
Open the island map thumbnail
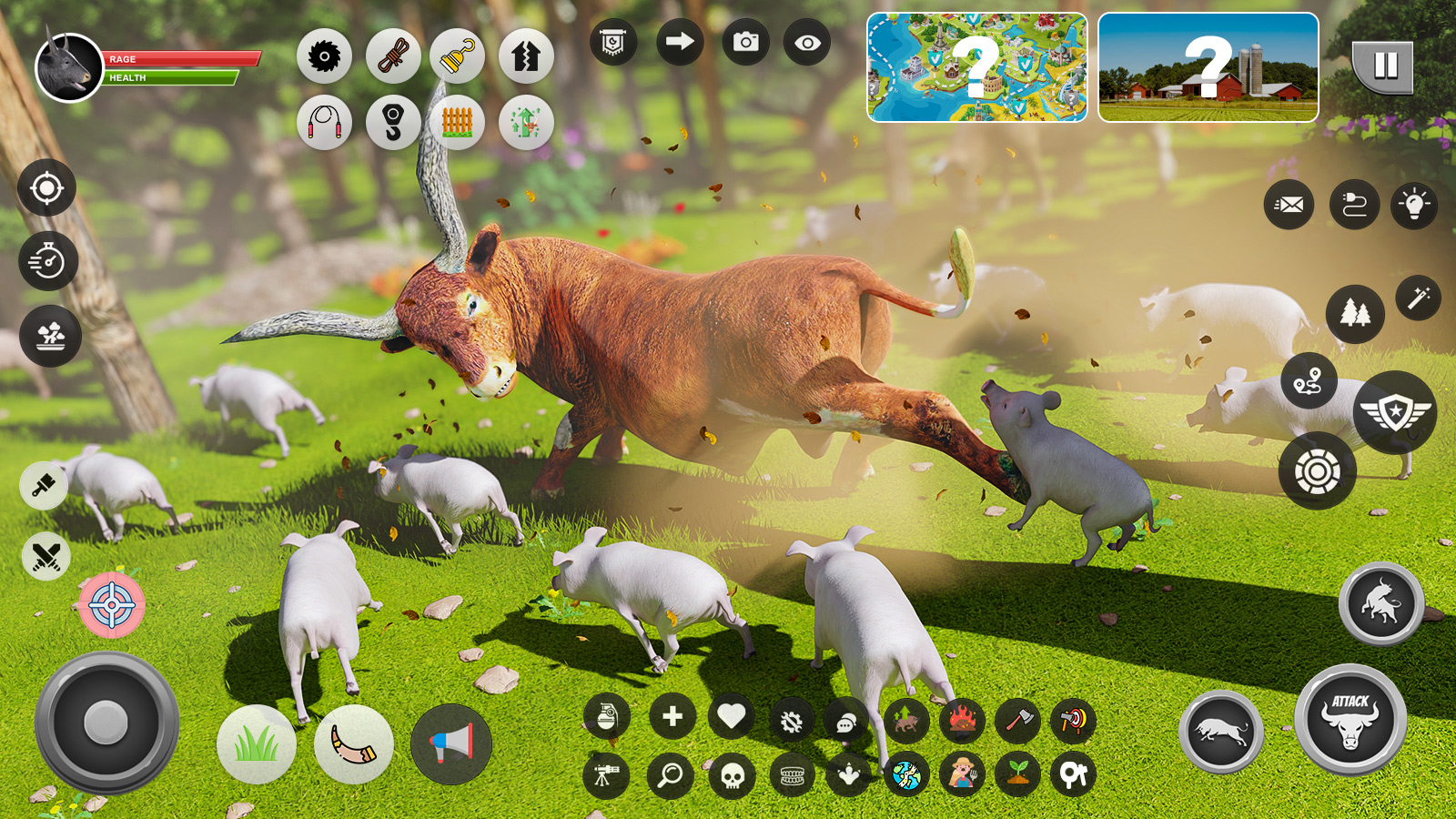pyautogui.click(x=976, y=67)
